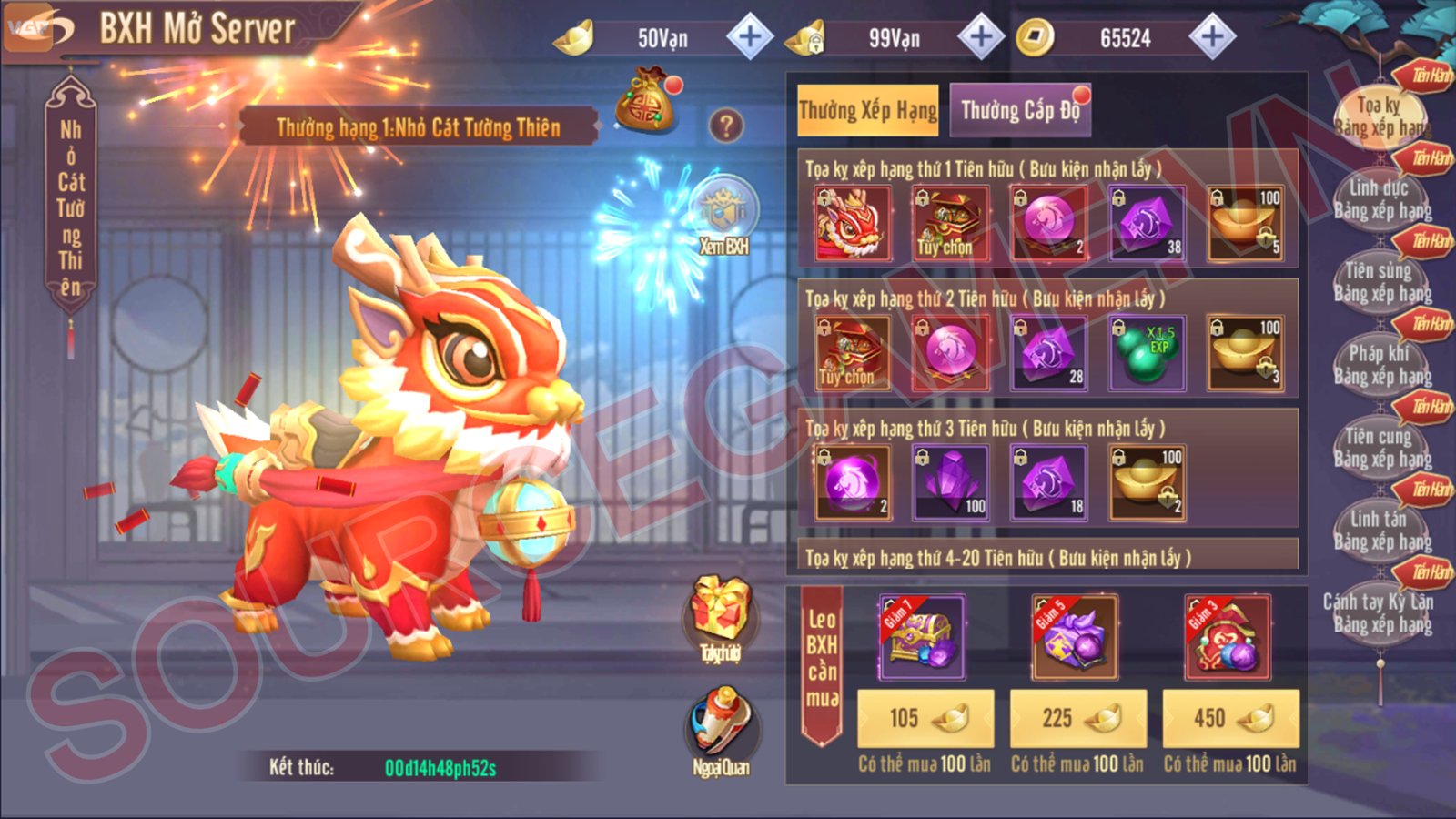Inspect the X1.5 EXP reward item

1148,354
